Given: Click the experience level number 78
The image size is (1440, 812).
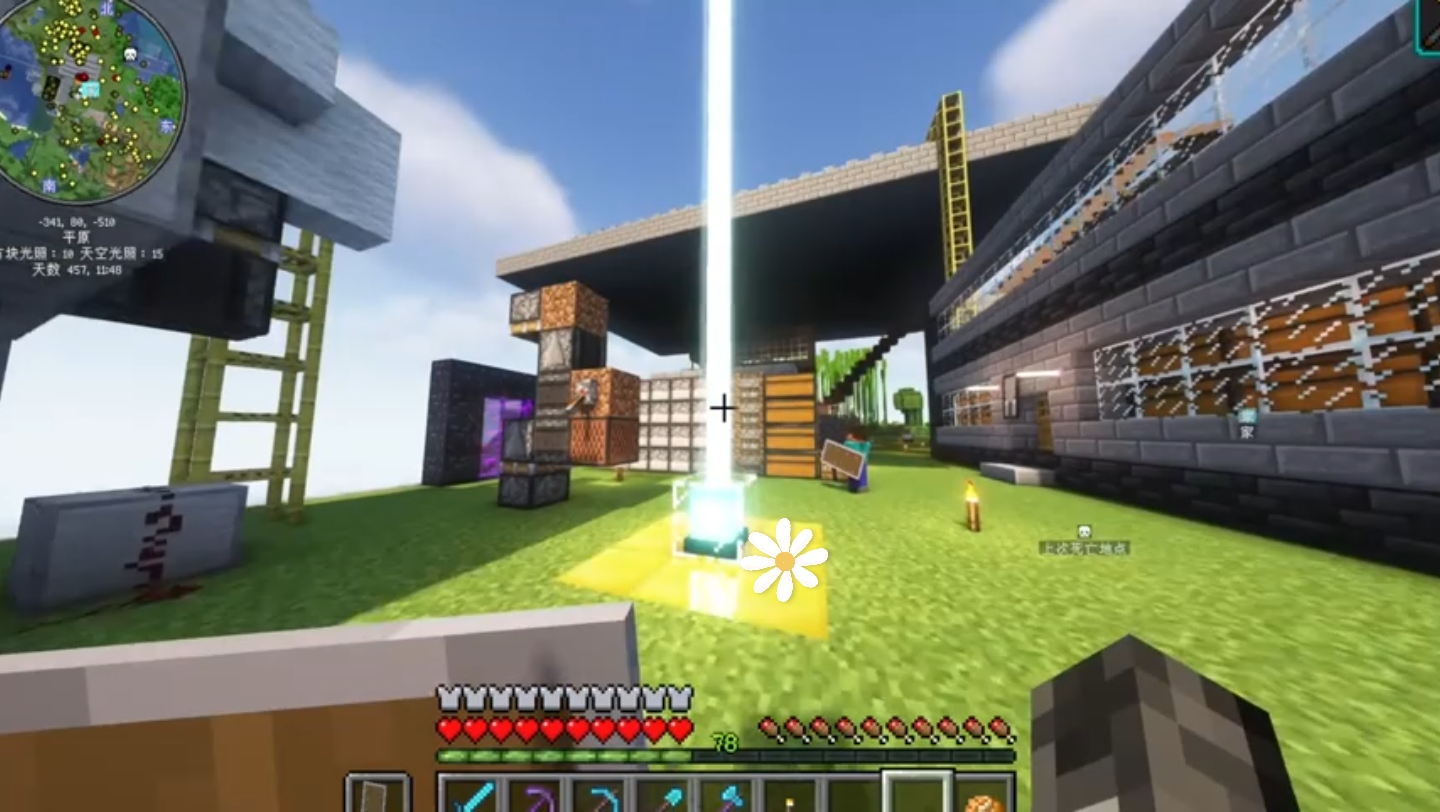Looking at the screenshot, I should coord(726,742).
